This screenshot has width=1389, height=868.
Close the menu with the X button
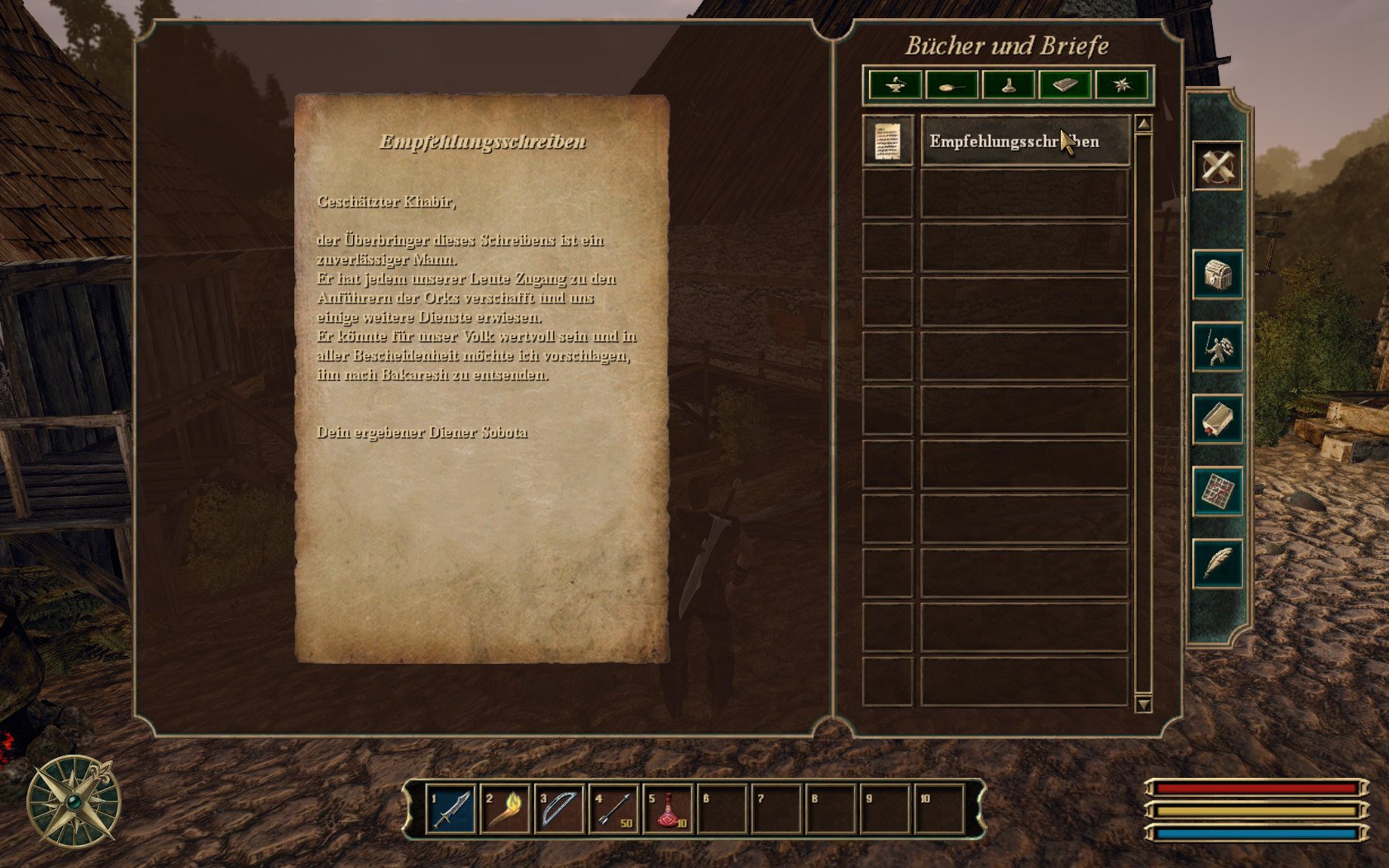(1217, 166)
